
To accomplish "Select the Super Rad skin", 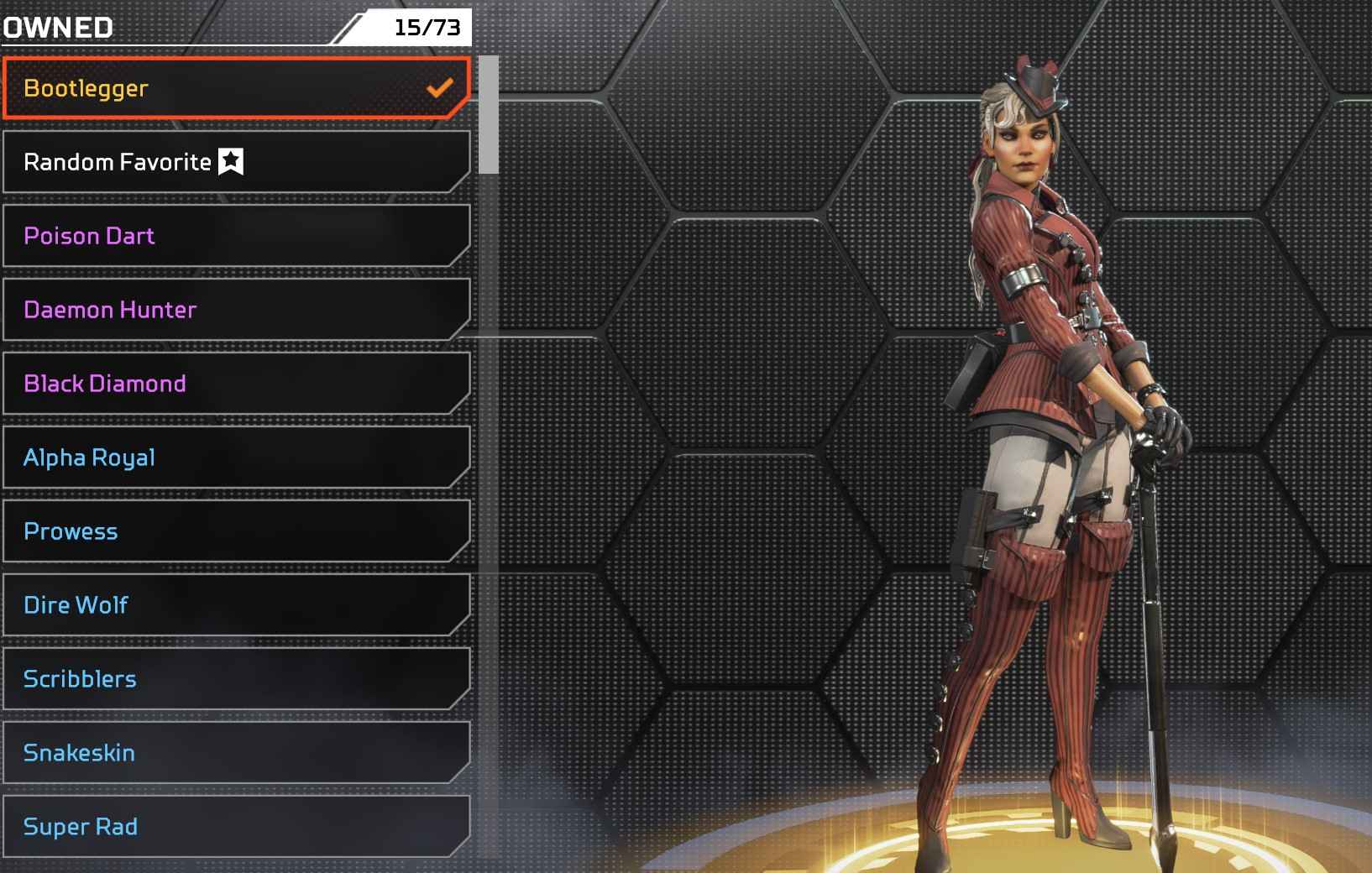I will tap(235, 827).
